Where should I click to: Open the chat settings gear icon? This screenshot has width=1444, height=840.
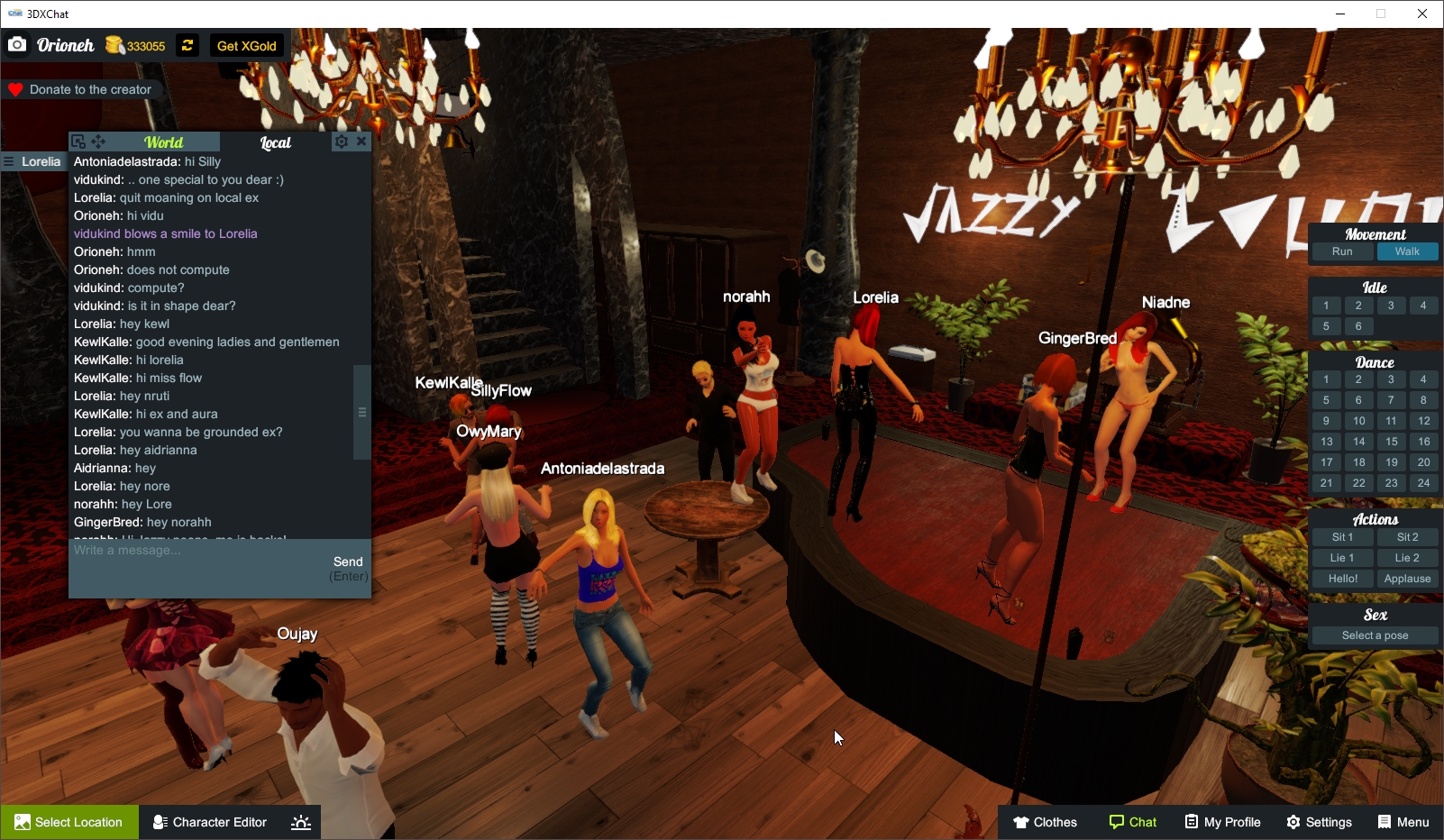click(341, 142)
